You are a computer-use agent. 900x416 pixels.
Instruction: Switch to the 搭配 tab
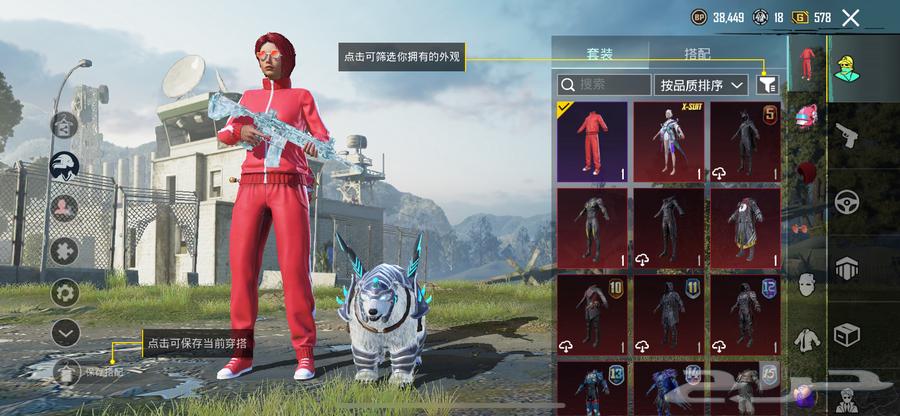point(699,54)
